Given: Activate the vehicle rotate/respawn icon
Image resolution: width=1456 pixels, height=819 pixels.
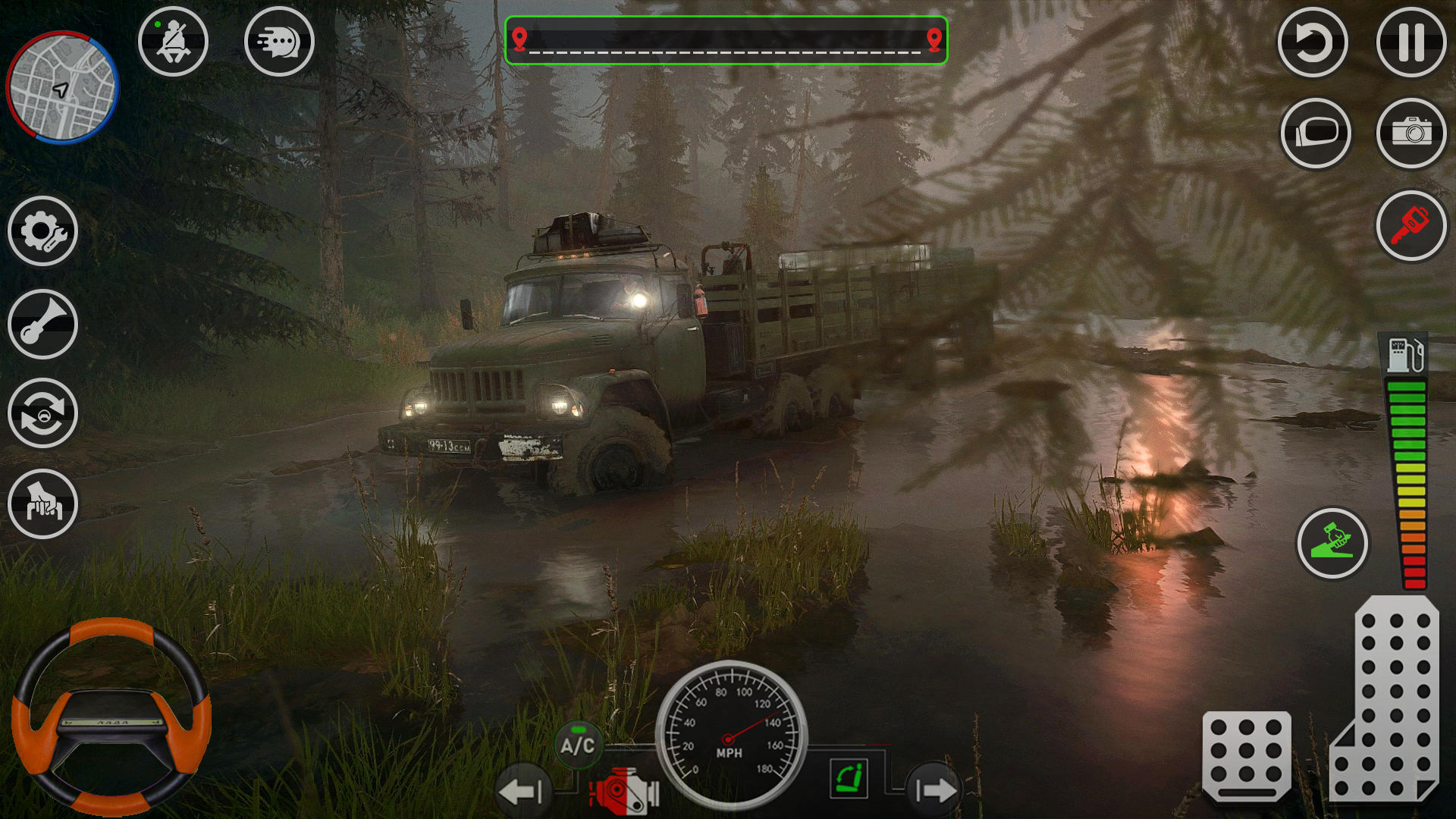Looking at the screenshot, I should point(42,415).
